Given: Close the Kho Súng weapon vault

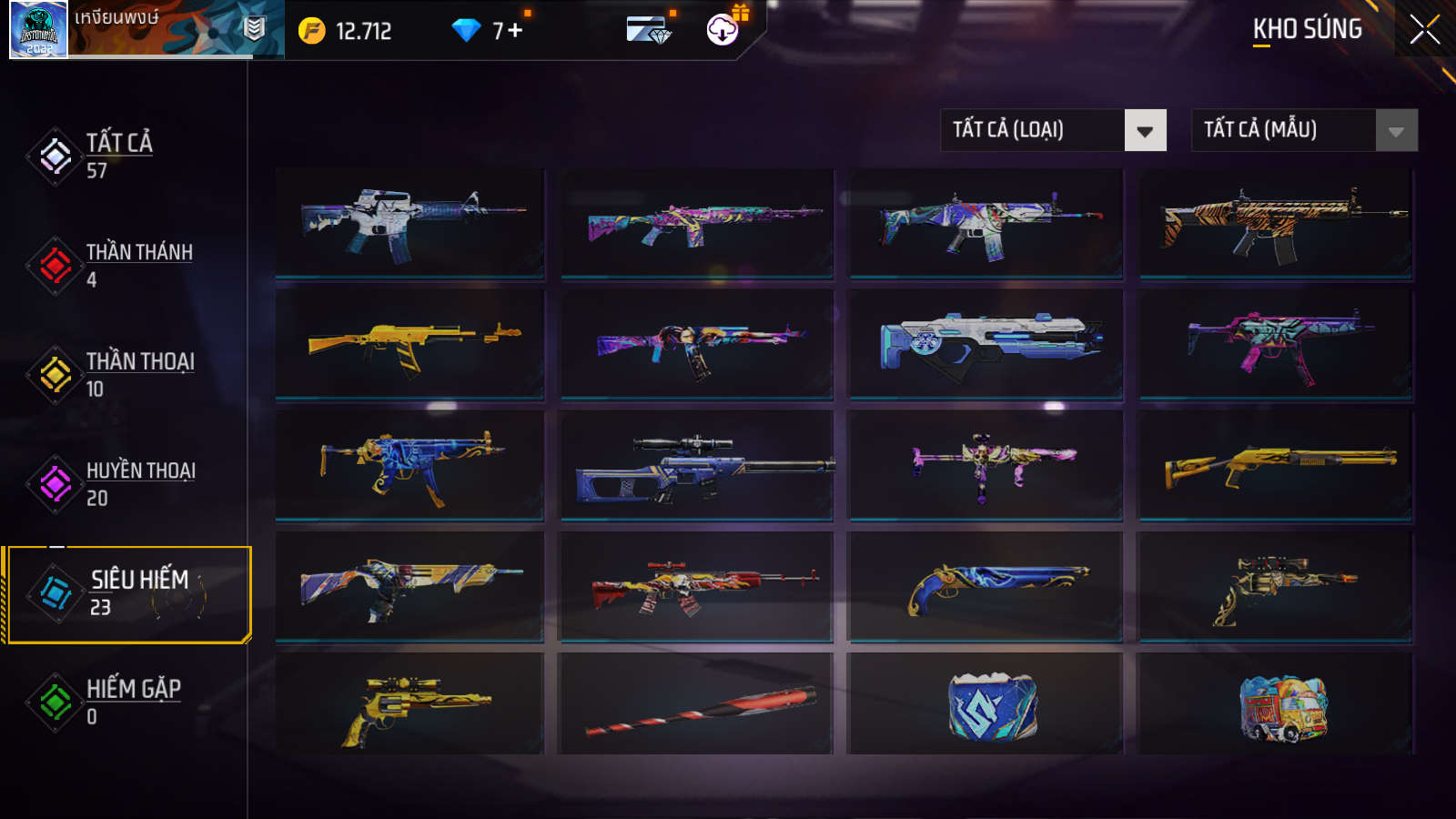Looking at the screenshot, I should [x=1424, y=30].
